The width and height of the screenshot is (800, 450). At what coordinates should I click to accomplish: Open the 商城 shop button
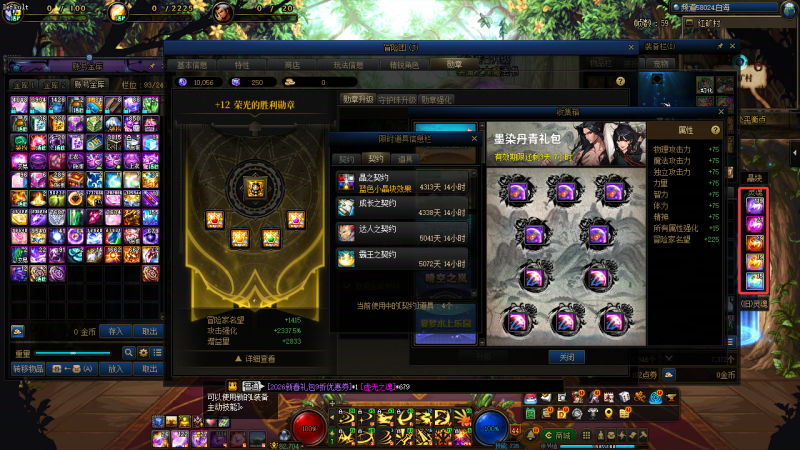tap(565, 436)
